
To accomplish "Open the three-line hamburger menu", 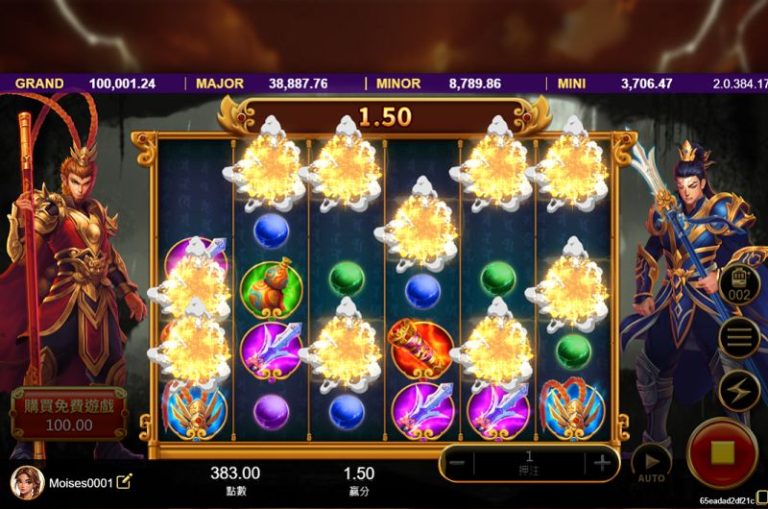I will pos(739,337).
